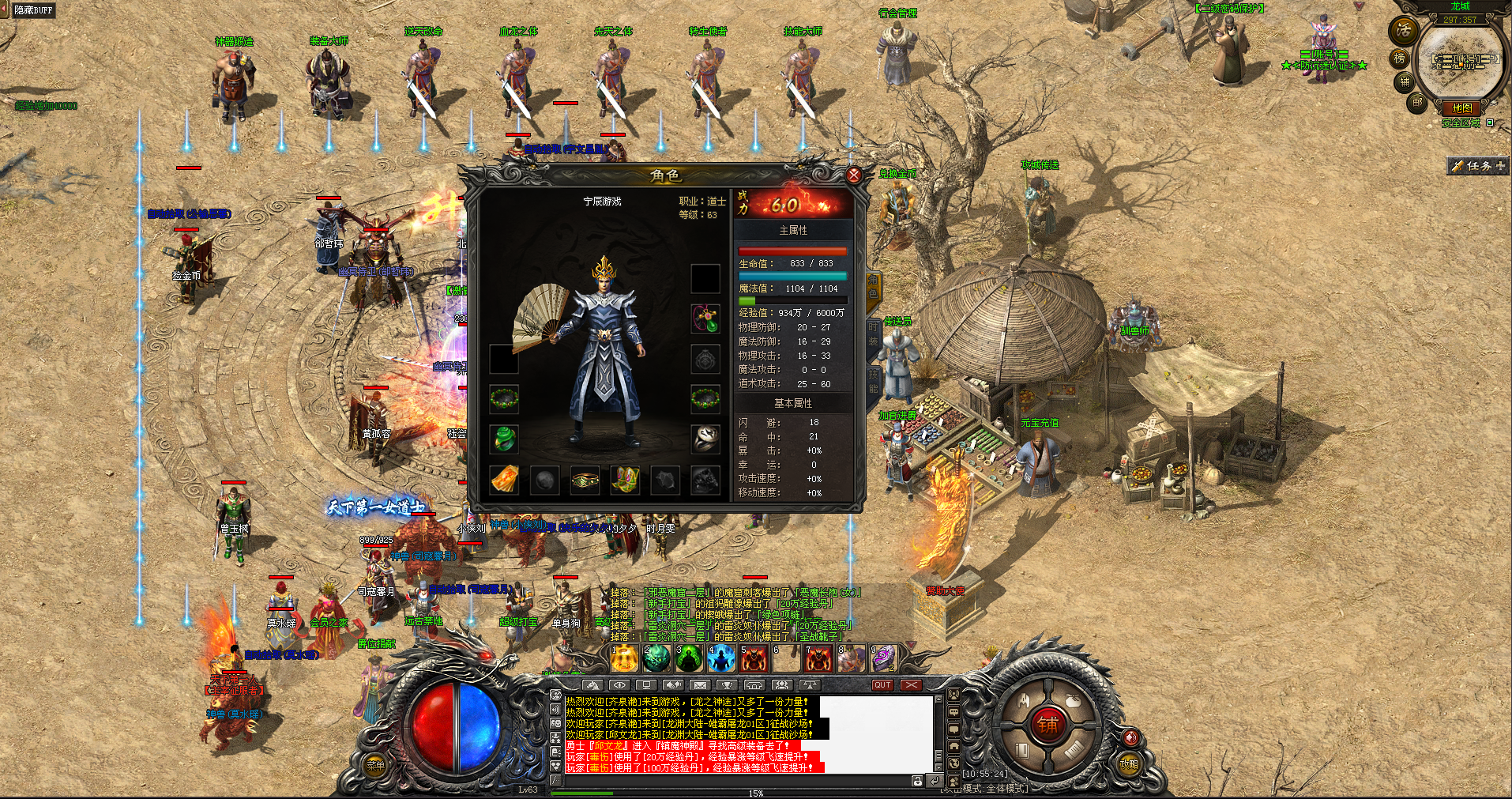Select the green jade ring slot
This screenshot has height=799, width=1512.
504,439
